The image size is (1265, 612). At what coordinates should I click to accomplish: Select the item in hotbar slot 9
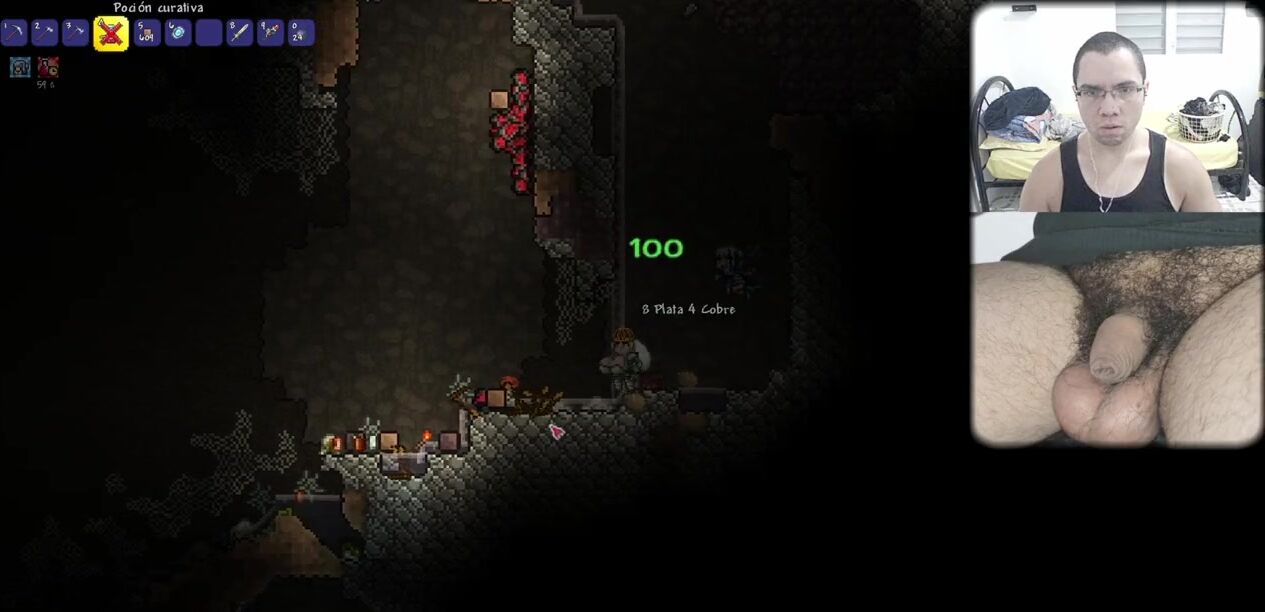pos(270,33)
